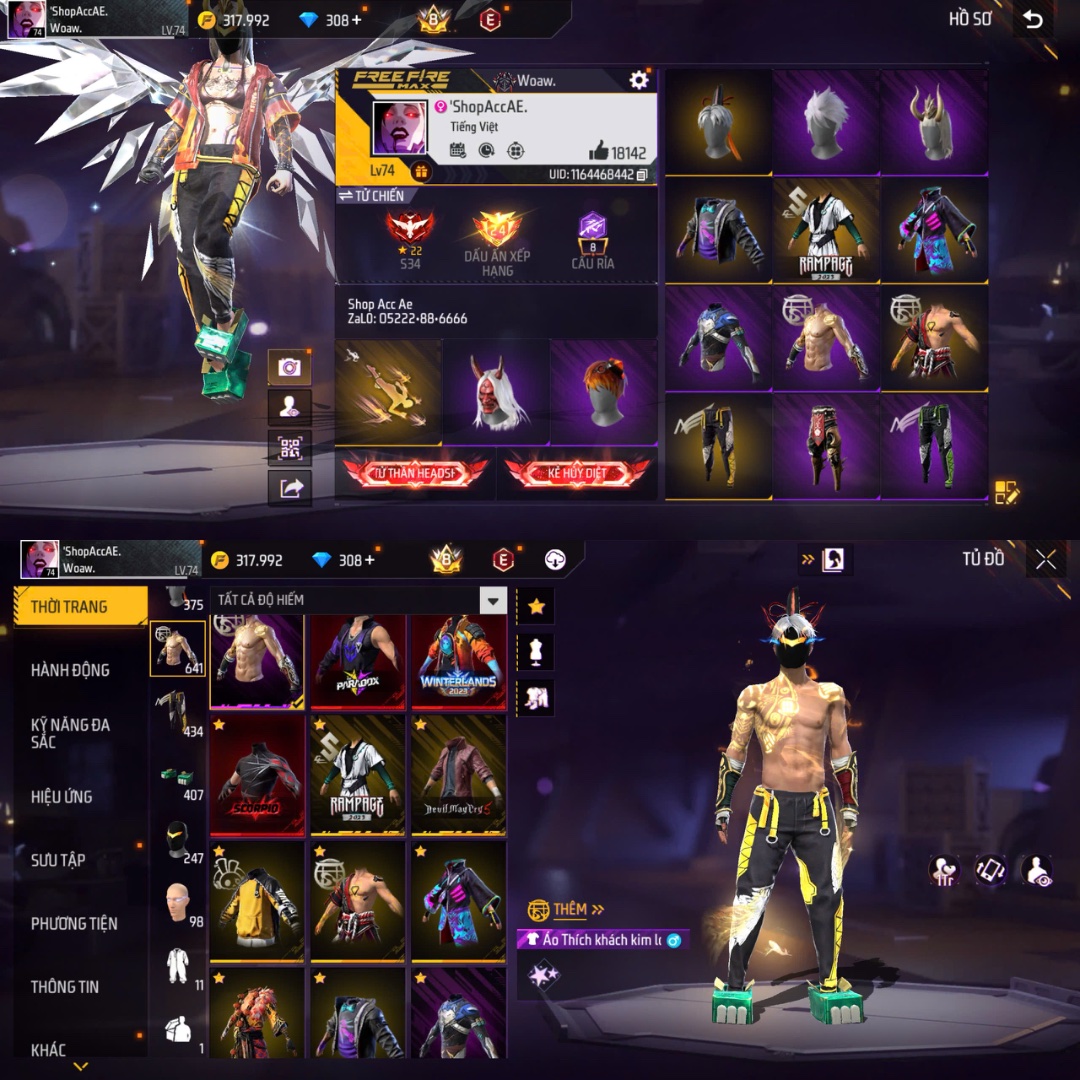Open the Sưu Tập collection tab
The width and height of the screenshot is (1080, 1080).
click(58, 860)
